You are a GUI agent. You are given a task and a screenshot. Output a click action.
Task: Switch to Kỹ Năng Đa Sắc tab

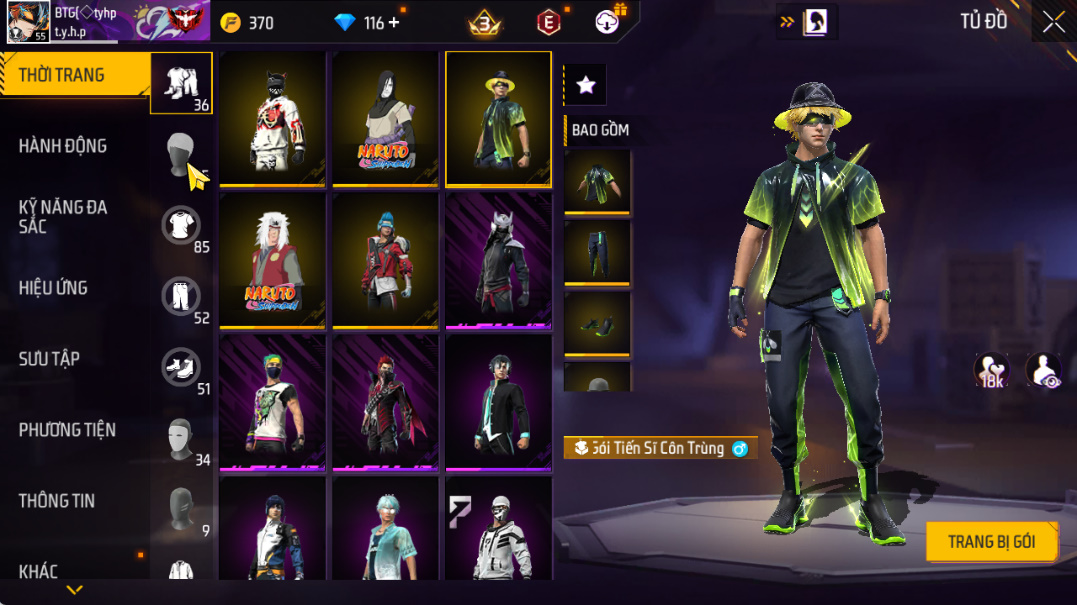(63, 217)
